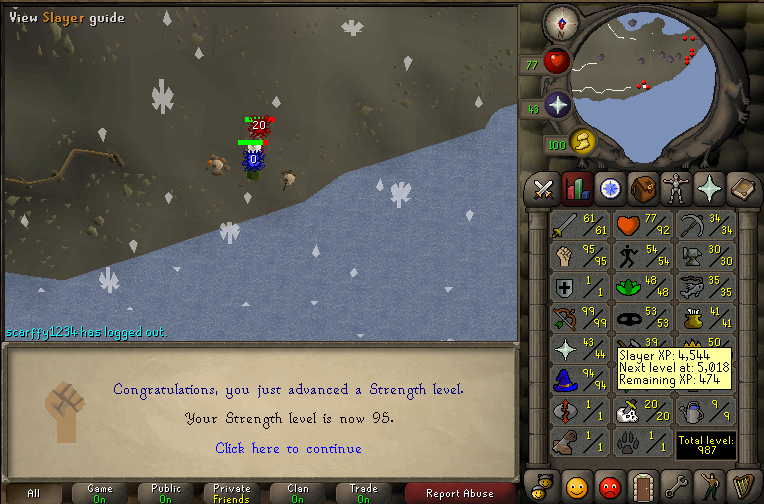The width and height of the screenshot is (764, 504).
Task: Click the compass to face north
Action: pos(558,22)
